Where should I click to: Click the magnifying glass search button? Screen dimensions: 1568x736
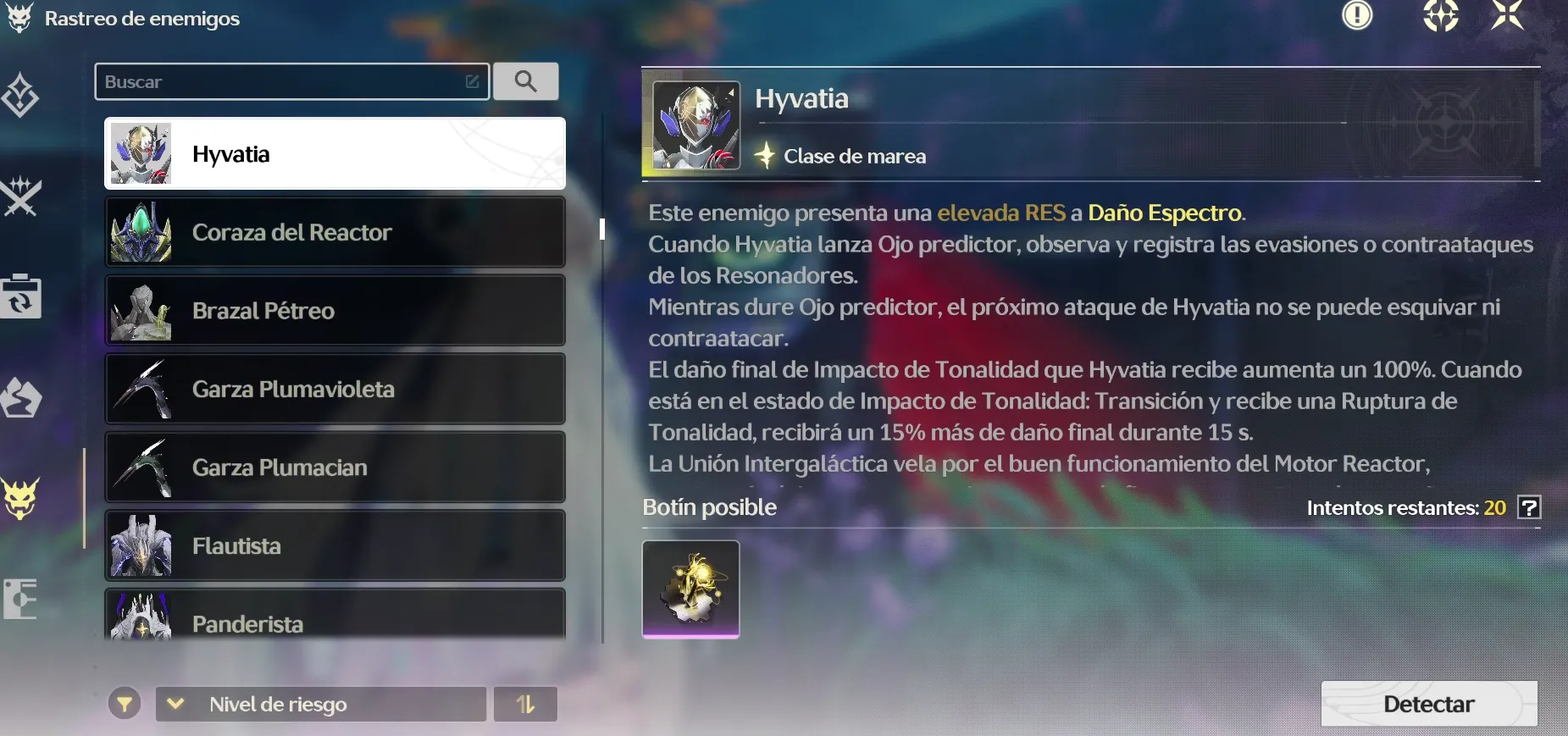click(x=526, y=81)
